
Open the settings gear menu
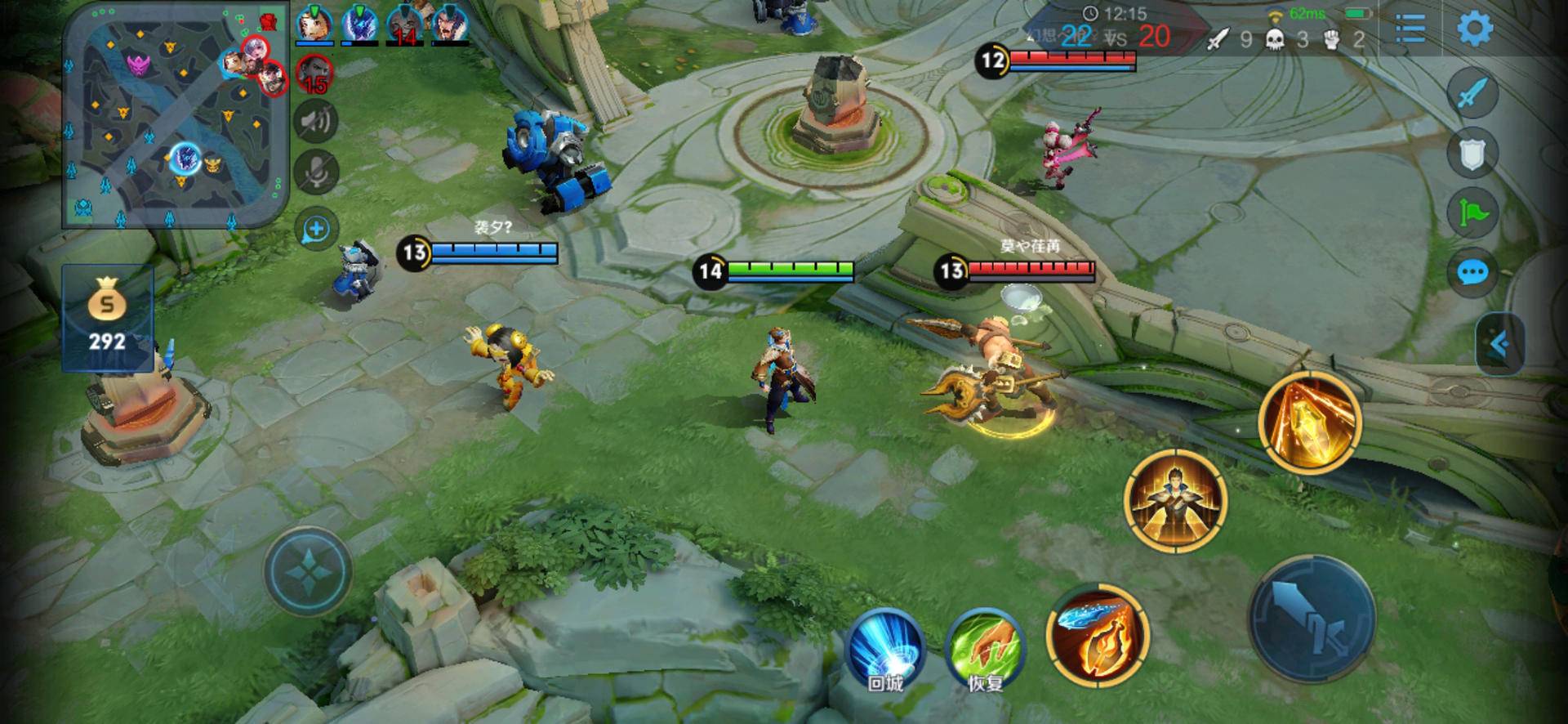(1475, 29)
